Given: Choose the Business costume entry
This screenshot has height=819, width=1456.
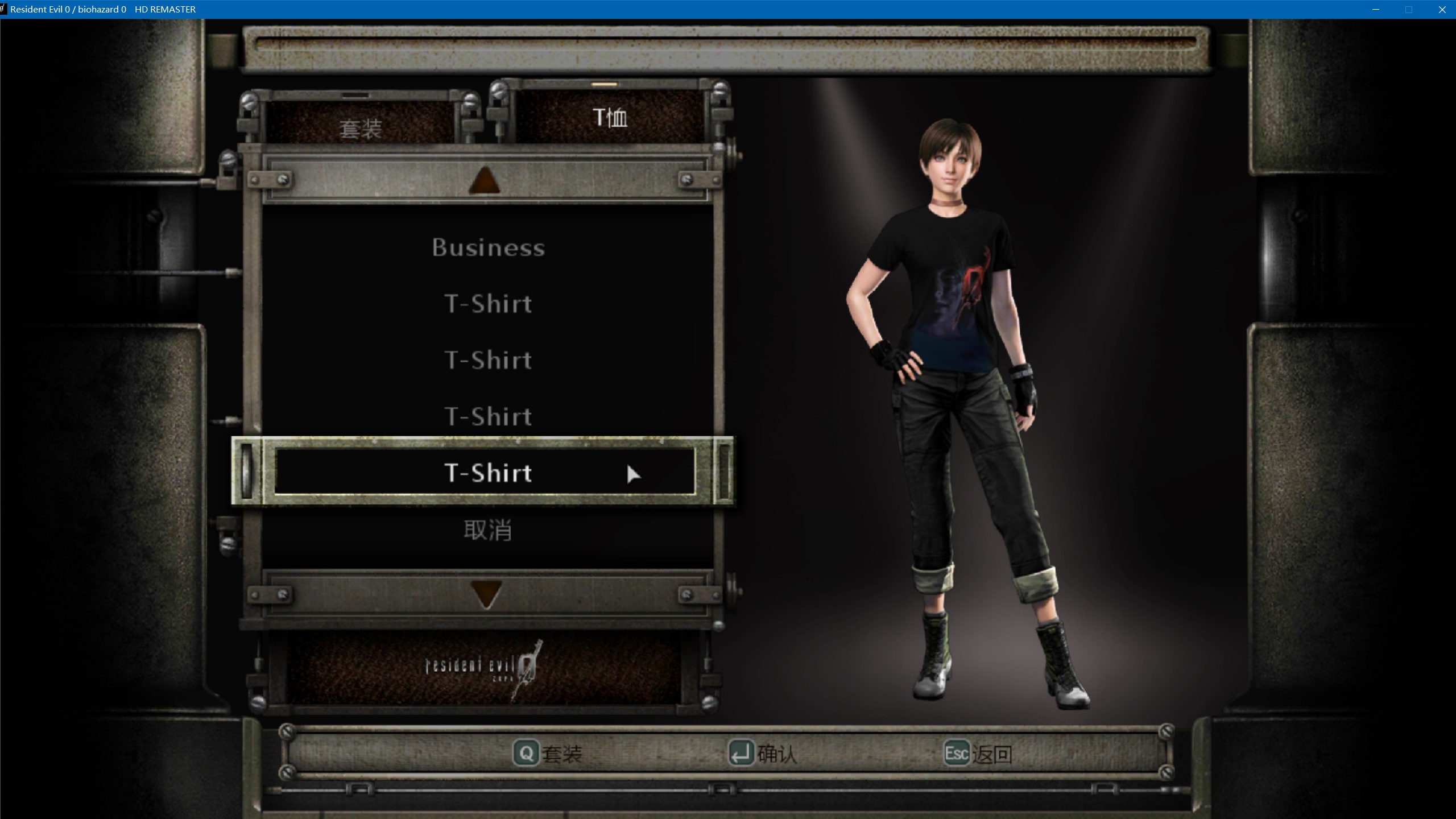Looking at the screenshot, I should 488,247.
